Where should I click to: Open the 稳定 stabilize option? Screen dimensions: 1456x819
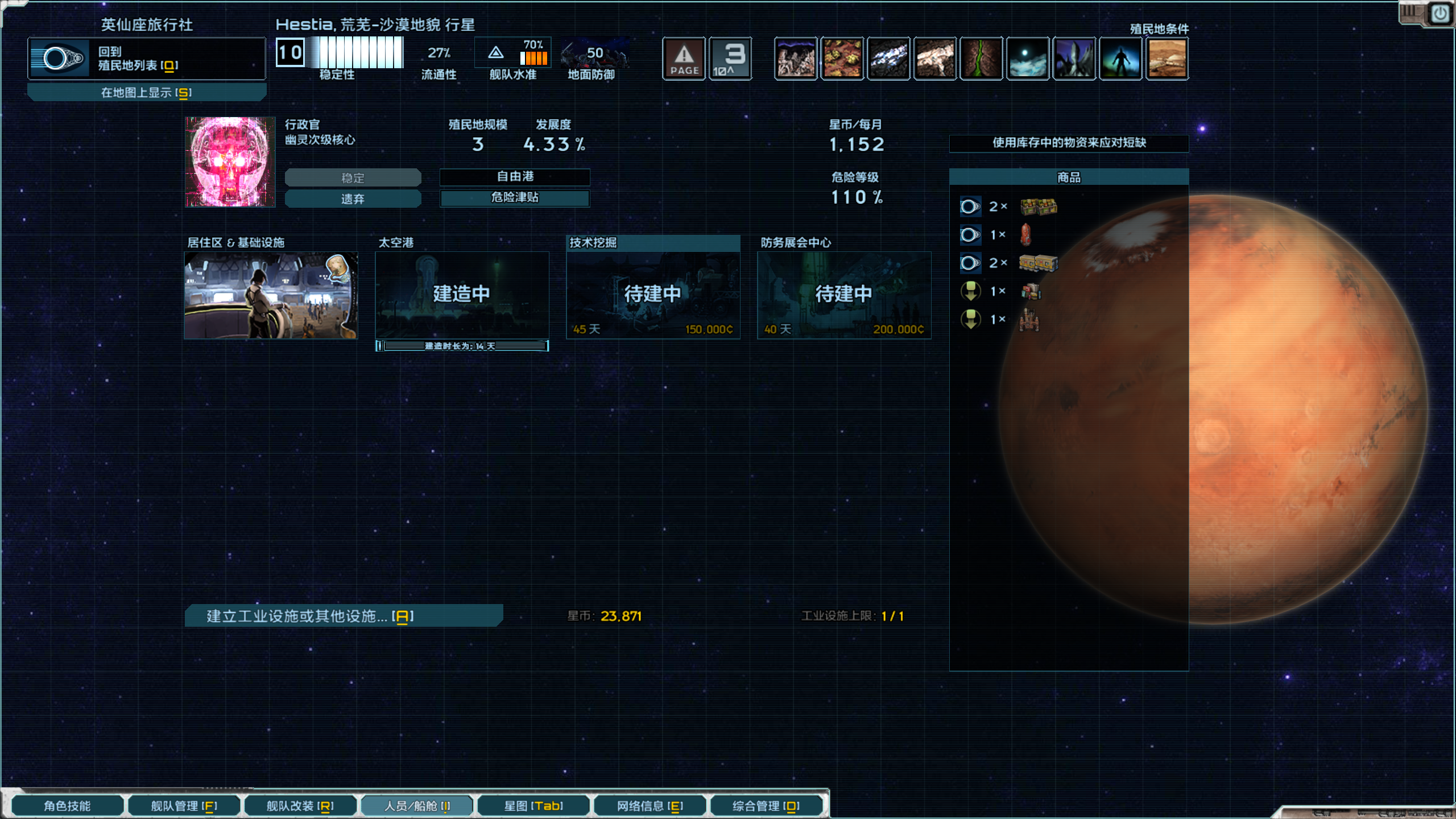(353, 177)
